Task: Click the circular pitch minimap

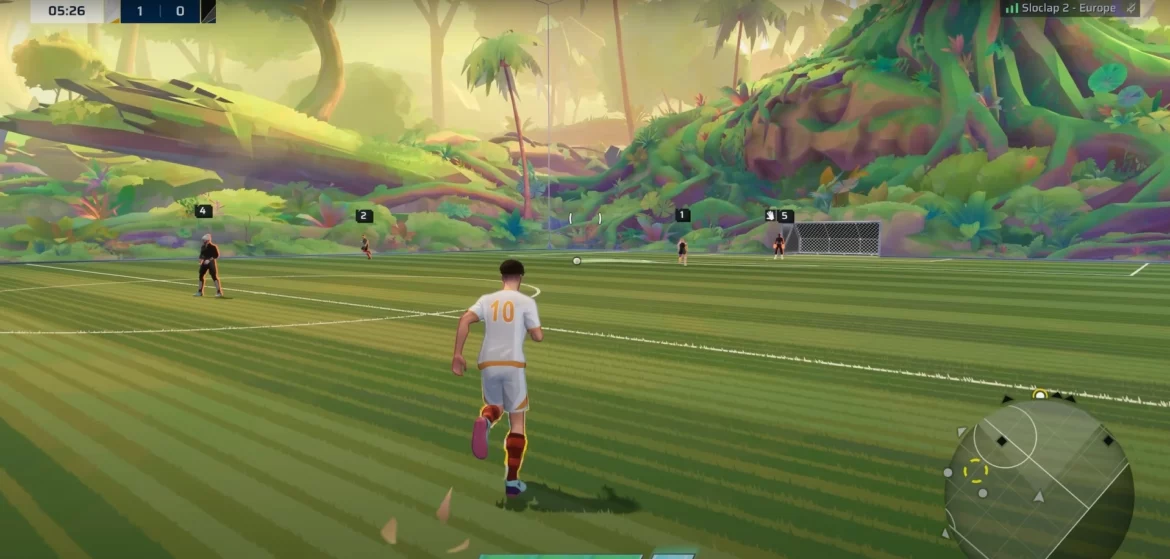Action: pos(1039,477)
